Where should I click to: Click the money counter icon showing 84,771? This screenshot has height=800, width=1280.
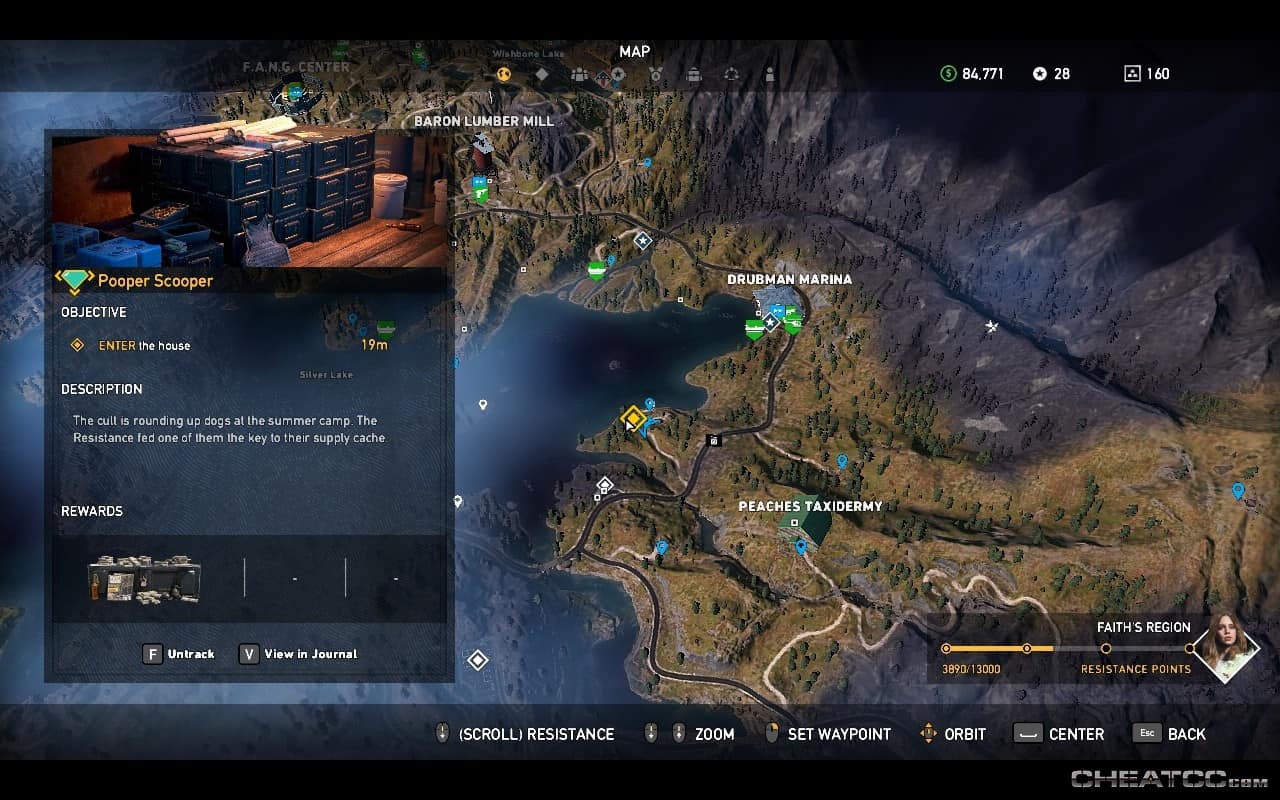pos(947,73)
